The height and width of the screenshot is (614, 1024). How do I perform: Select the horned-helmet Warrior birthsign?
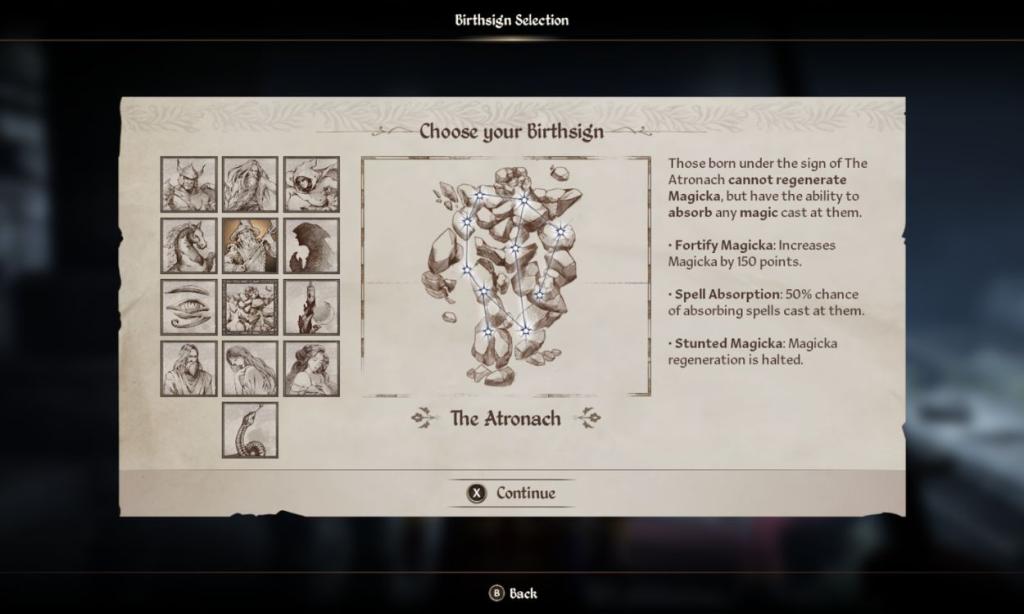click(x=189, y=184)
